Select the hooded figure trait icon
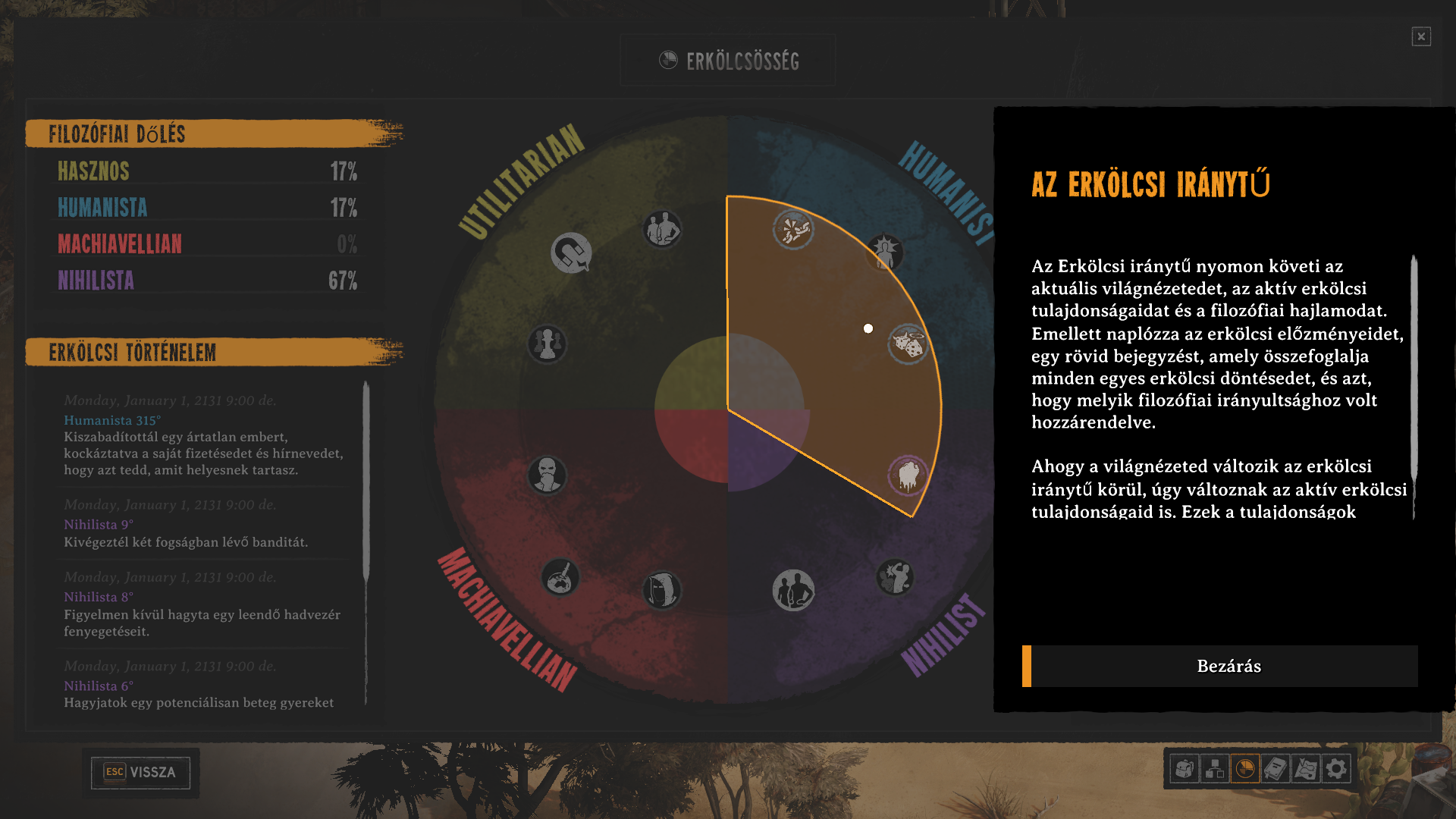This screenshot has width=1456, height=819. pos(662,591)
